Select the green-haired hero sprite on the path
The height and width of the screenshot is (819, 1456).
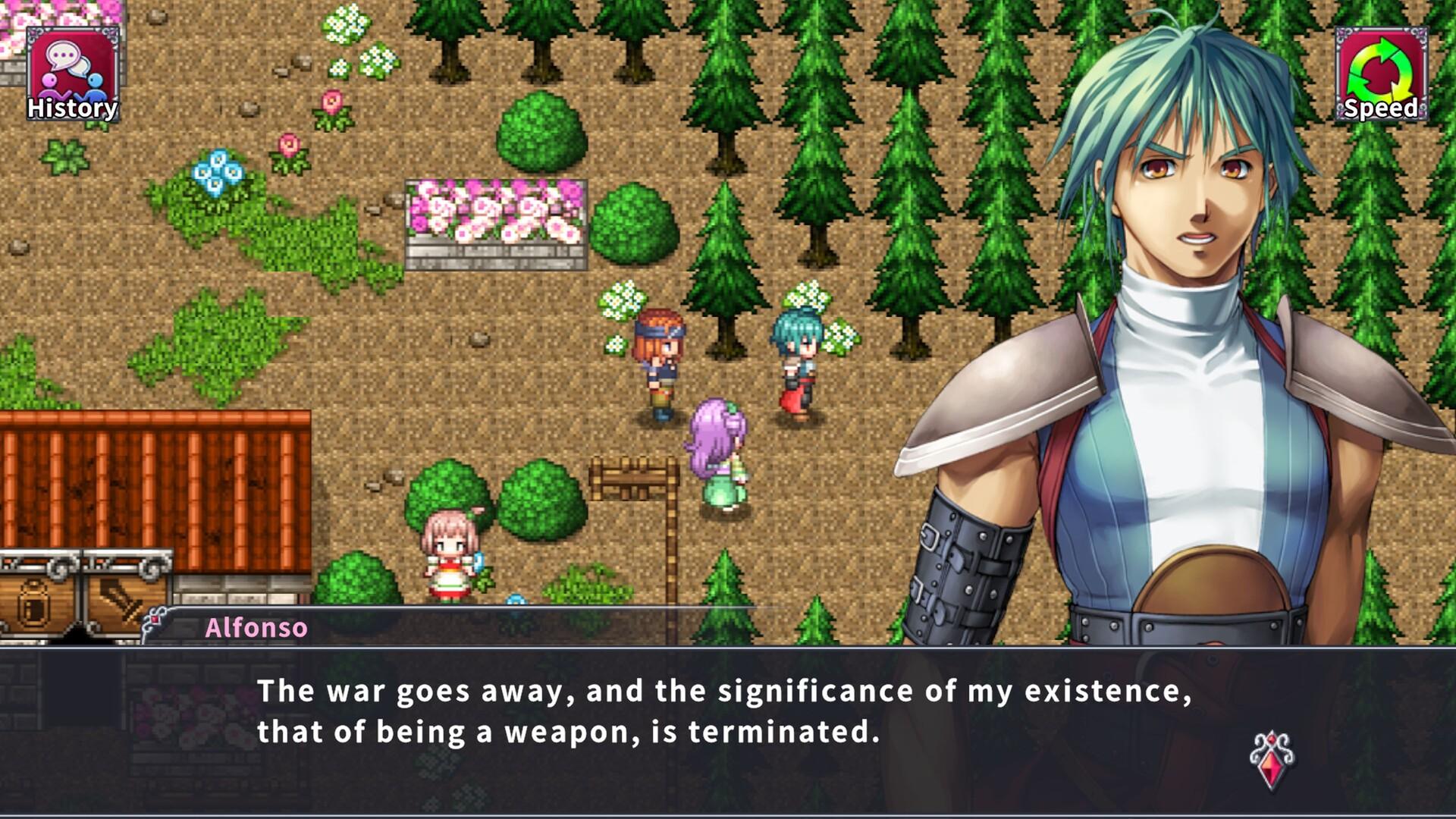[796, 356]
